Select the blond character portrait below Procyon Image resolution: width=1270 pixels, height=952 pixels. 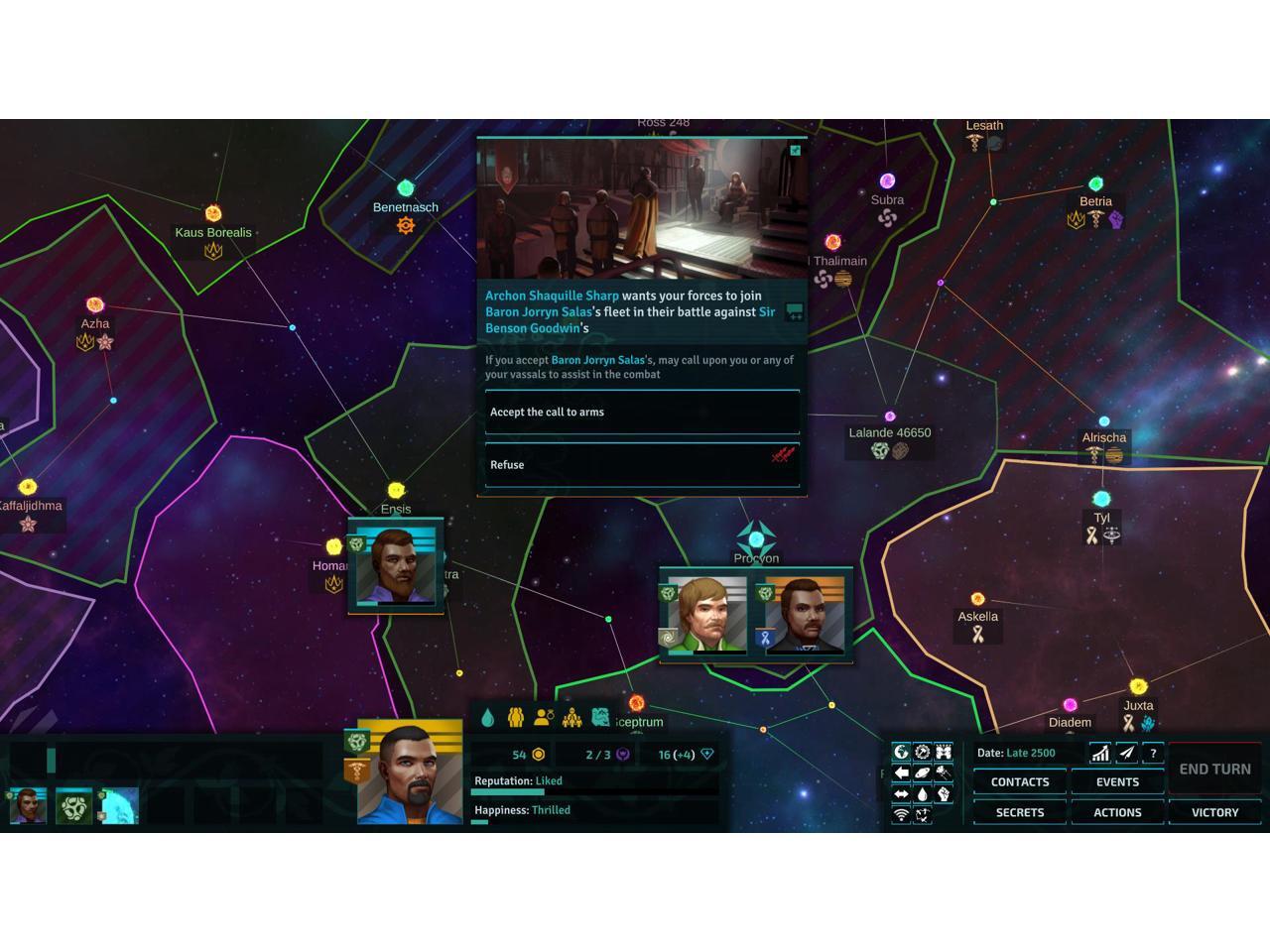[x=706, y=615]
